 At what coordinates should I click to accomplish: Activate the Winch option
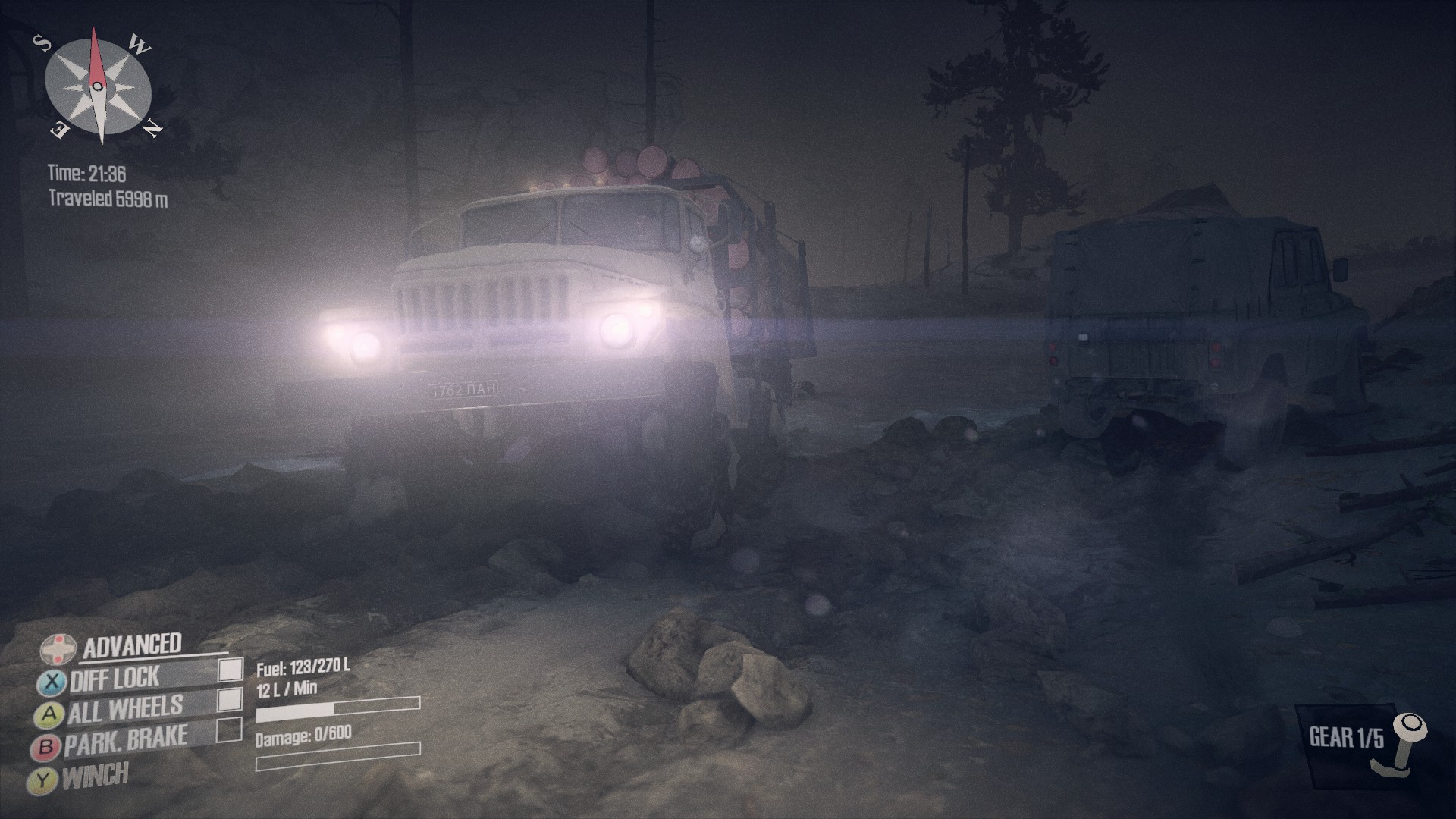pyautogui.click(x=96, y=776)
